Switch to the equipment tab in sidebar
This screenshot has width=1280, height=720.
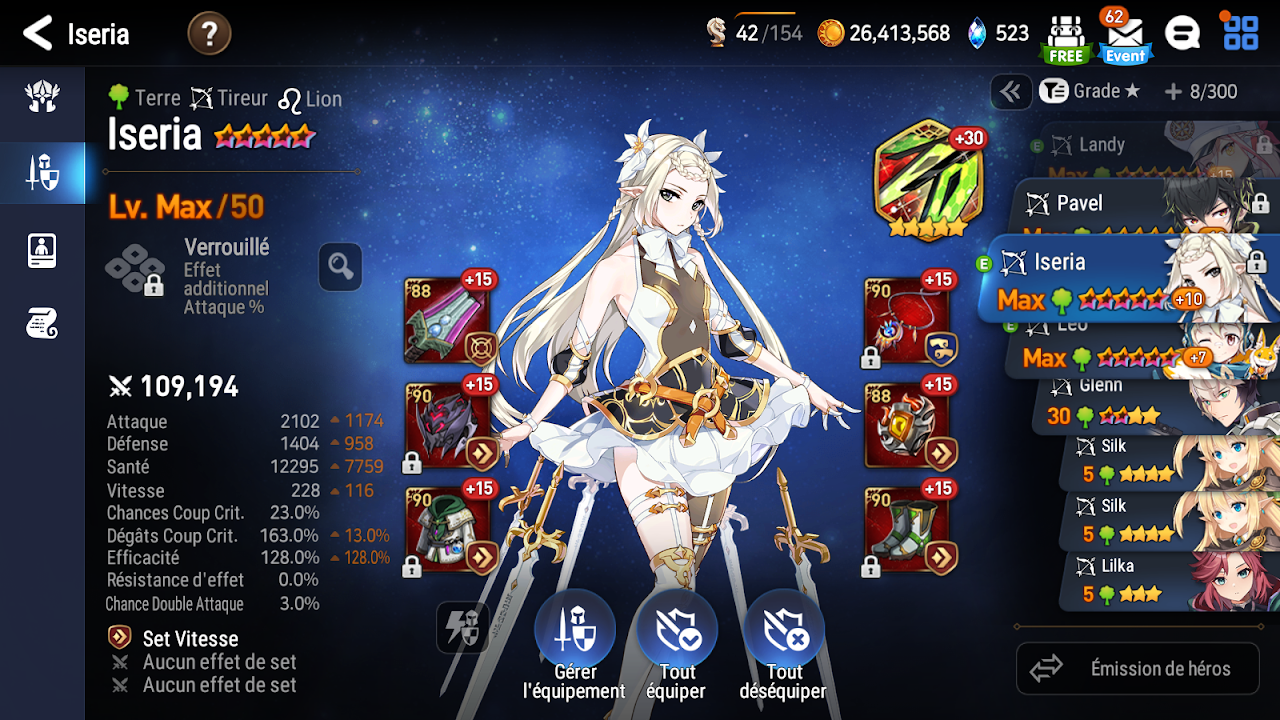42,173
